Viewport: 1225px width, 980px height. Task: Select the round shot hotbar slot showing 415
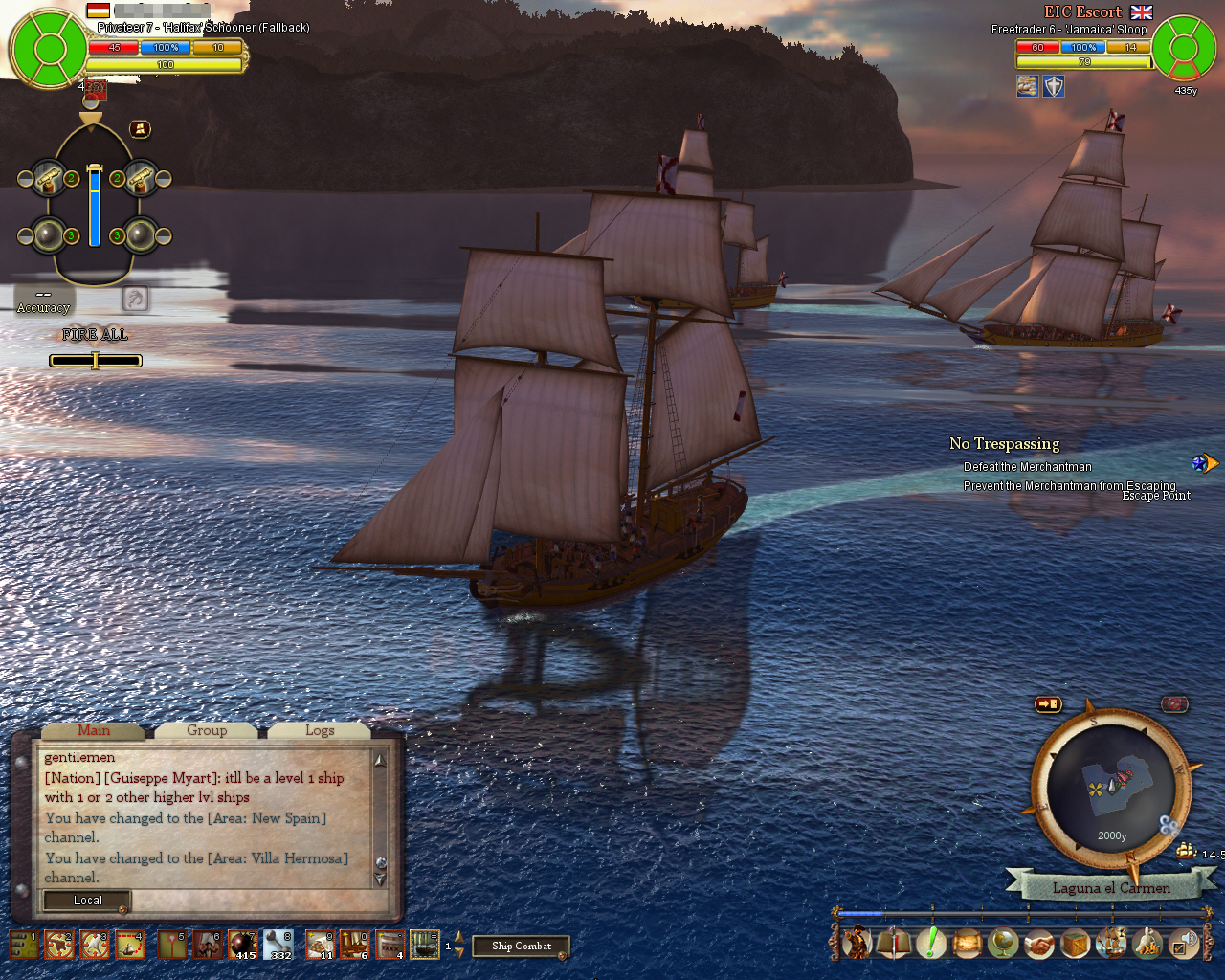[x=241, y=945]
